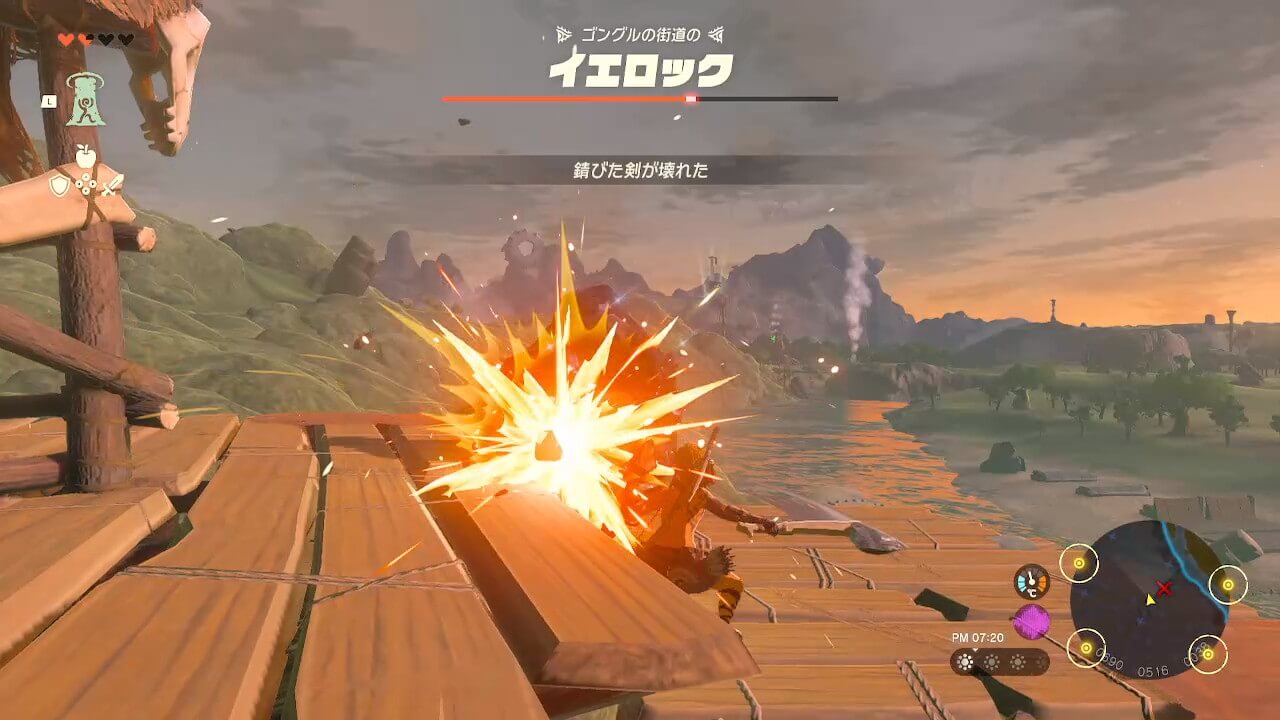
Task: Check the temperature gauge icon
Action: [x=1031, y=582]
